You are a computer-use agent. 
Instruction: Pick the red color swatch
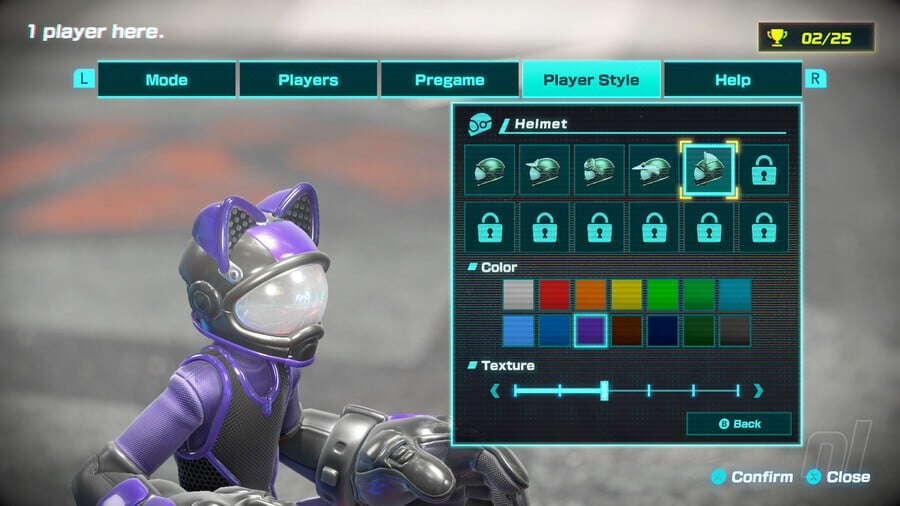click(555, 295)
